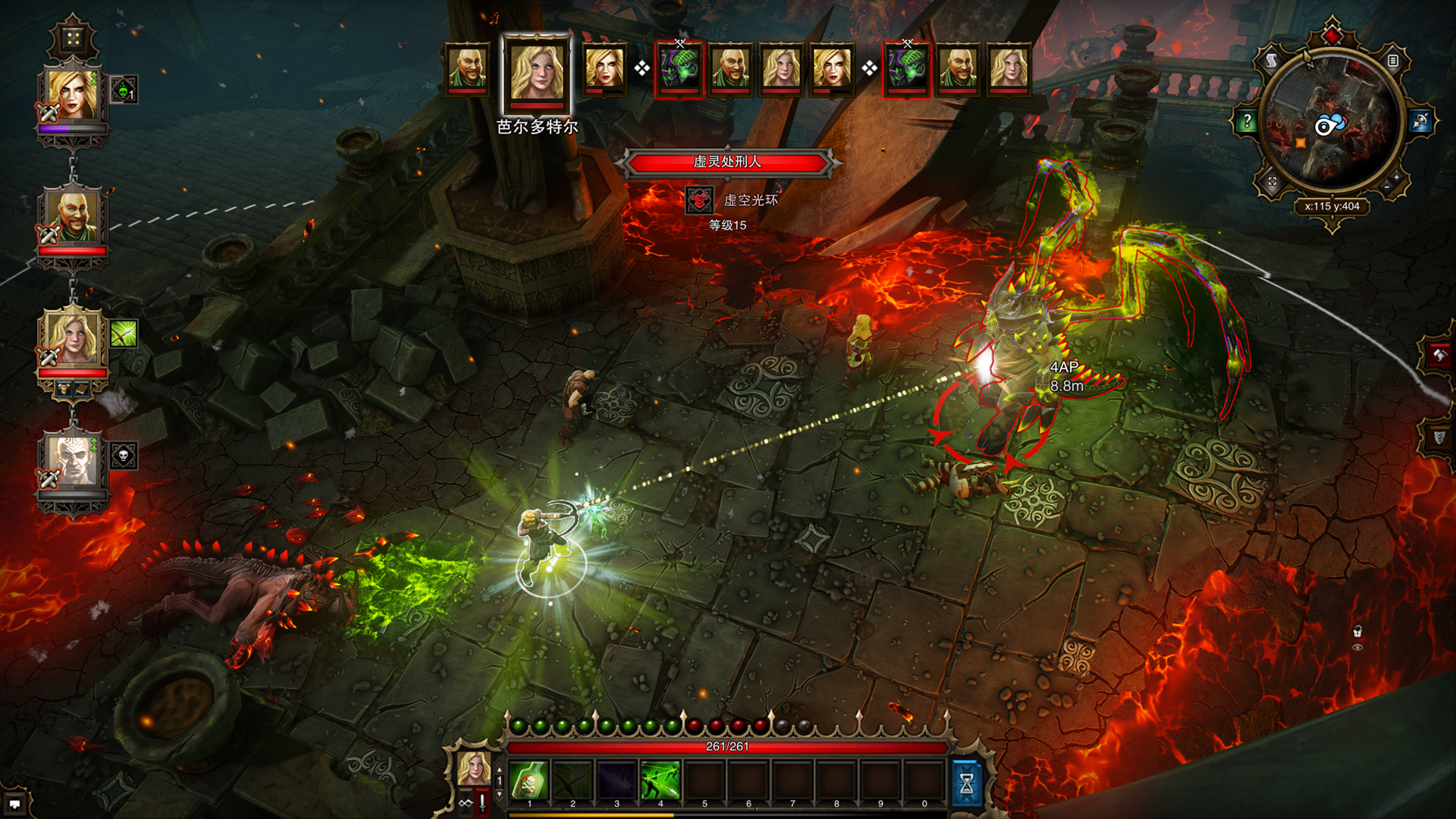Zoom in the minimap with the plus button

click(1395, 177)
